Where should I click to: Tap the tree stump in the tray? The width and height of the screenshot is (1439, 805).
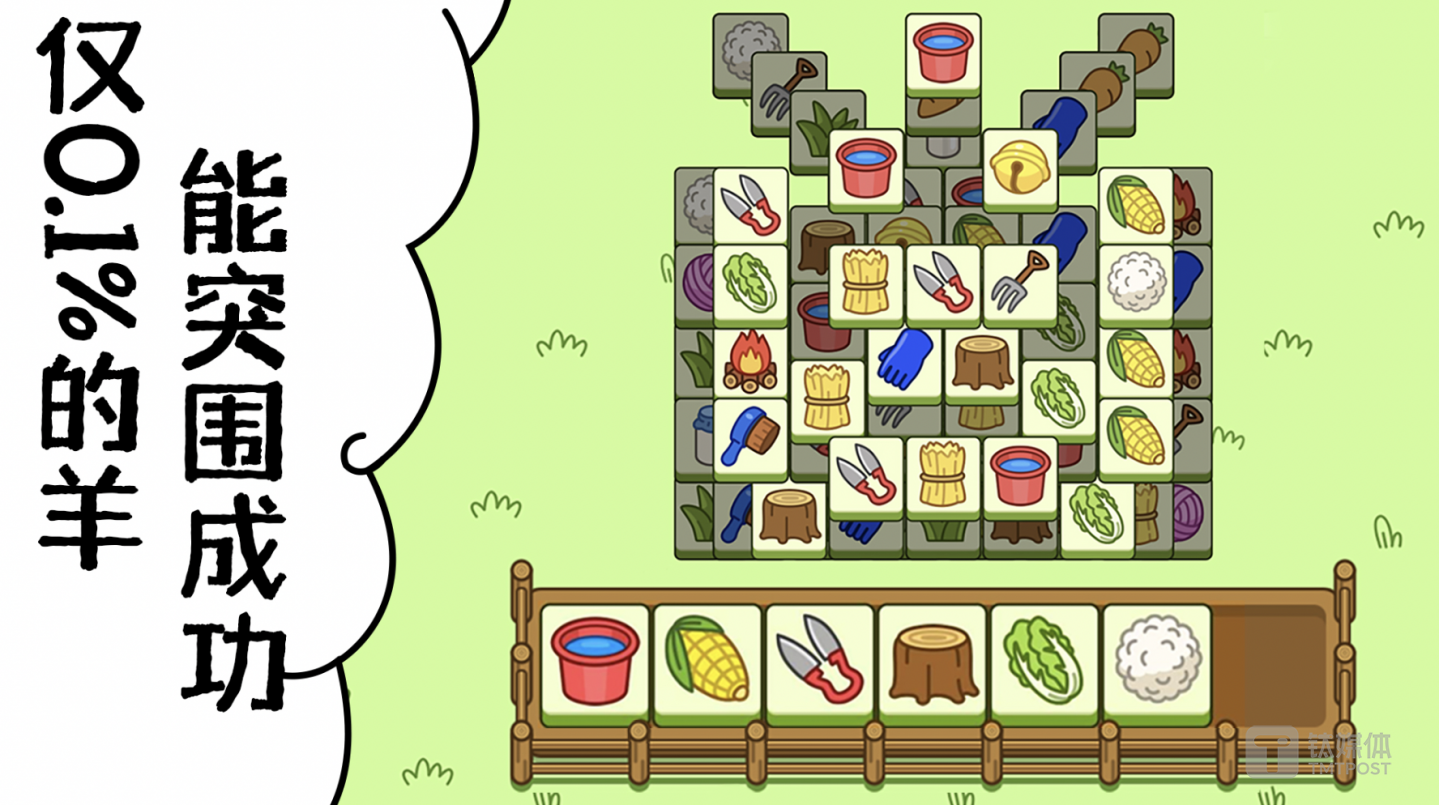tap(932, 660)
